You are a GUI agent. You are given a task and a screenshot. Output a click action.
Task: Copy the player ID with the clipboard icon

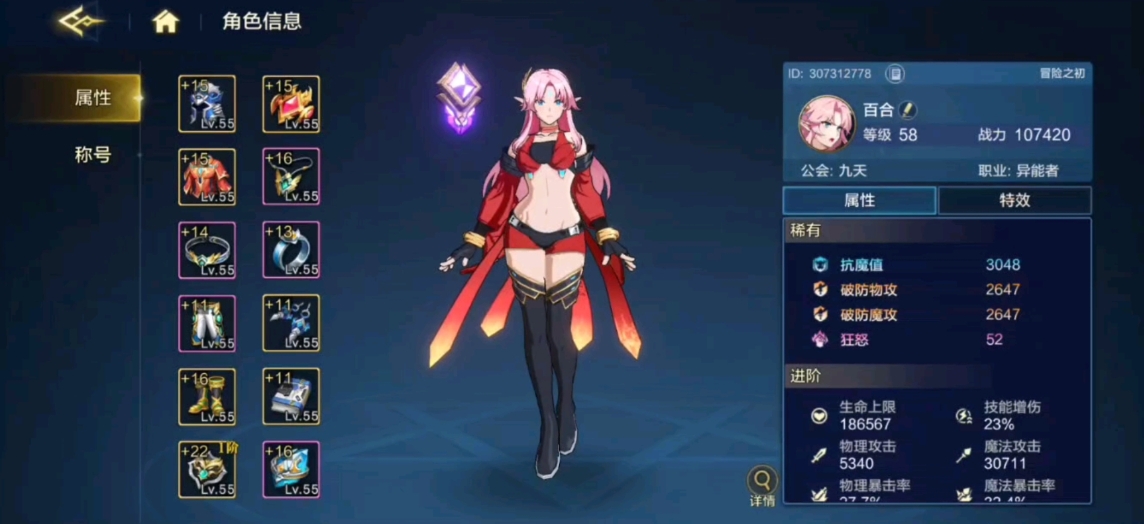click(x=895, y=74)
